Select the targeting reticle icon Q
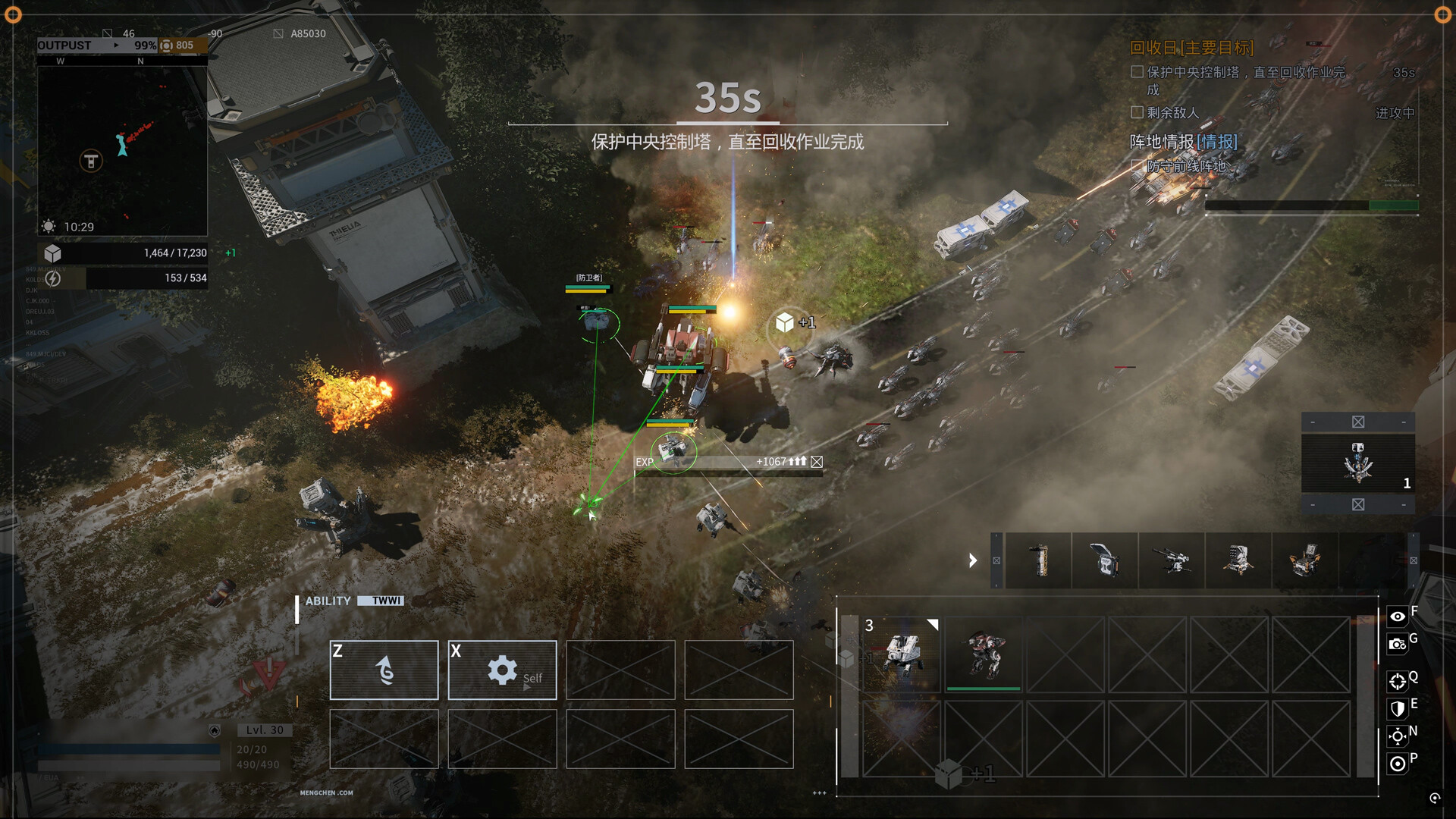 tap(1399, 682)
